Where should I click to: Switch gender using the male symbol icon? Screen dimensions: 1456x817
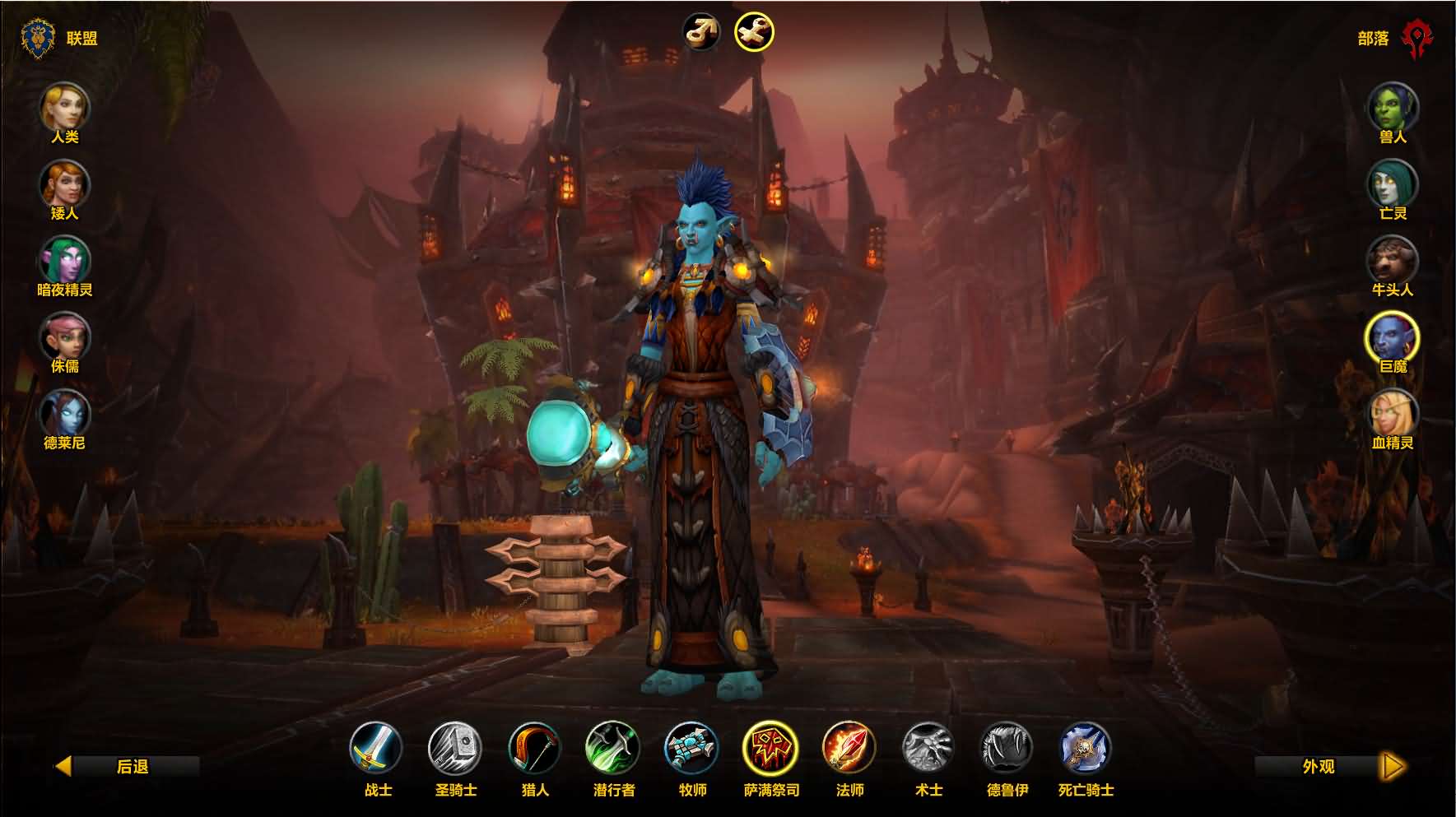[x=702, y=33]
